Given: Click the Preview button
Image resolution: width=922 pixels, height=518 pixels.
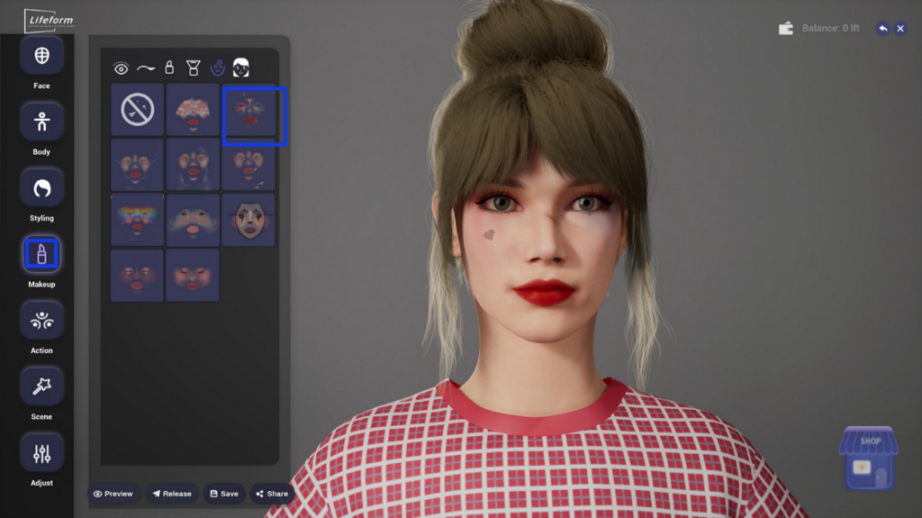Looking at the screenshot, I should [113, 494].
